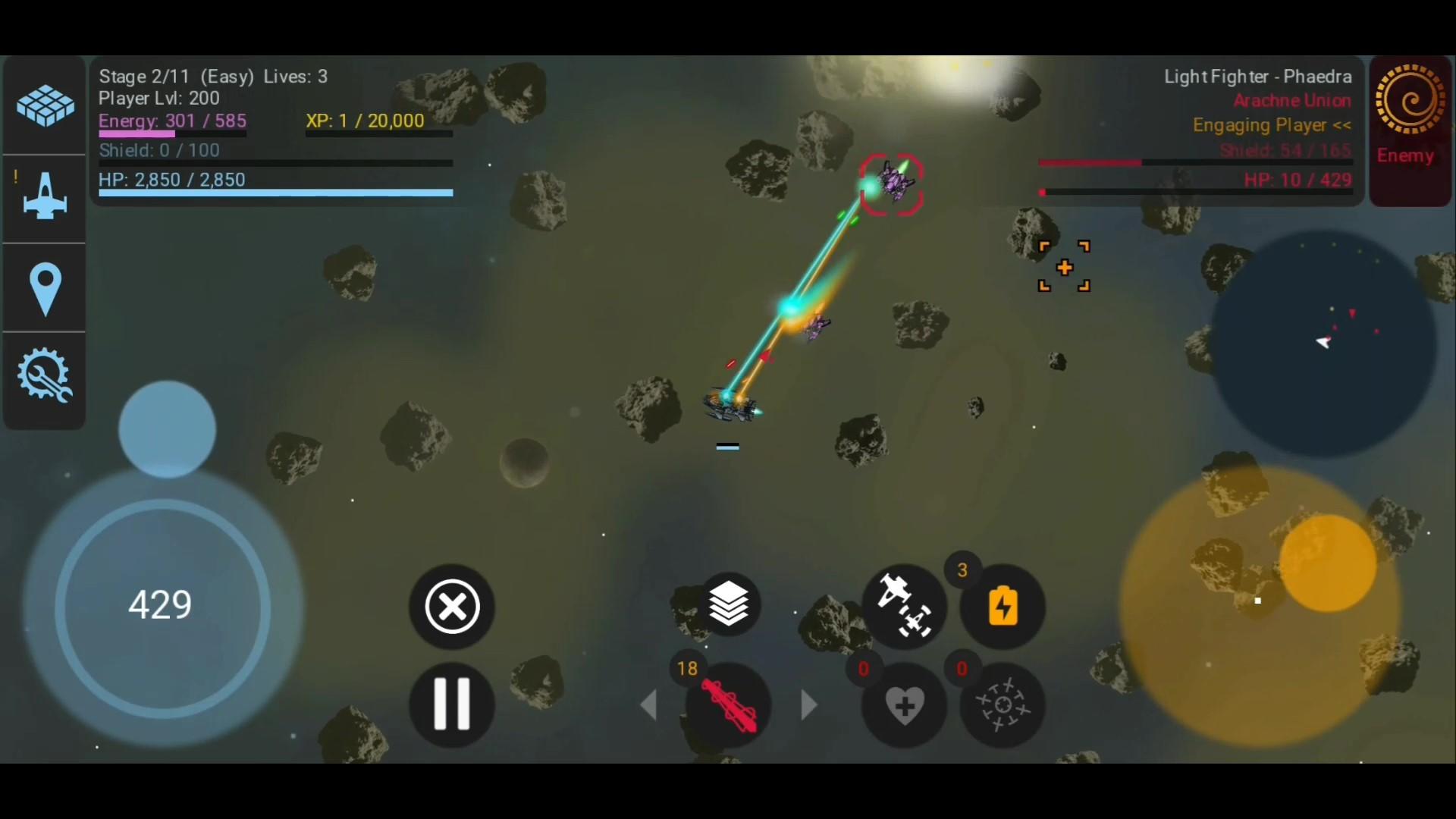Viewport: 1456px width, 819px height.
Task: Tap the burst targeting ability icon
Action: click(1003, 705)
